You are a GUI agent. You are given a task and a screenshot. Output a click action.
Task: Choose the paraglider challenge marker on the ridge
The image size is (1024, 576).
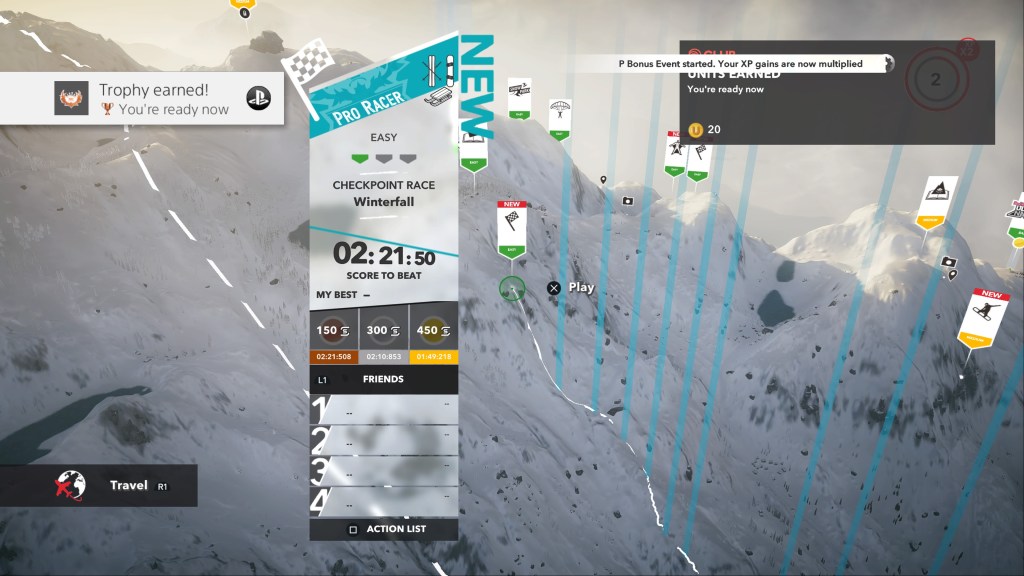[560, 118]
